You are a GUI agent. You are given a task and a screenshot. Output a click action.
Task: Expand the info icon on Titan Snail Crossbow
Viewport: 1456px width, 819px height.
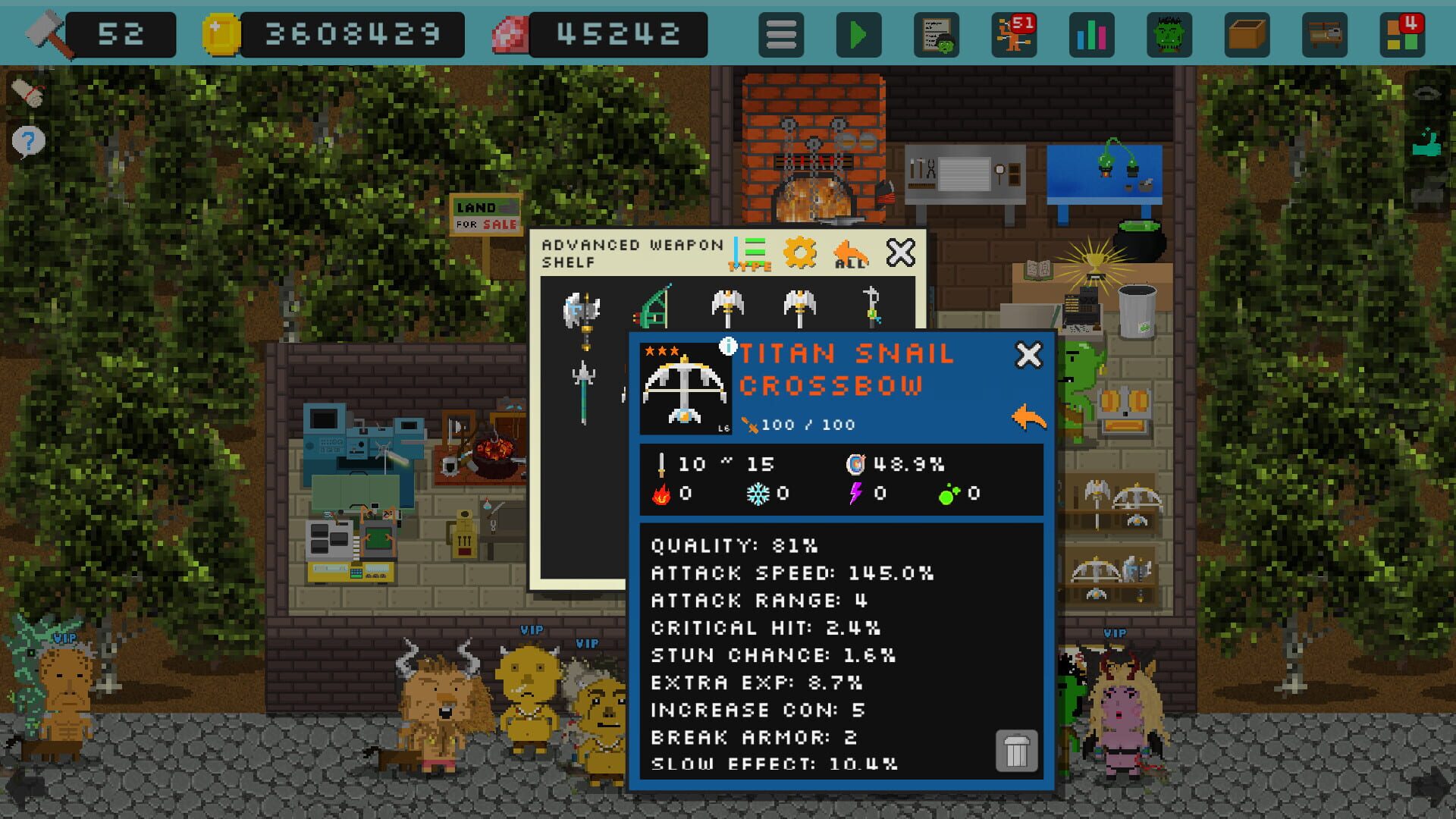click(x=728, y=347)
